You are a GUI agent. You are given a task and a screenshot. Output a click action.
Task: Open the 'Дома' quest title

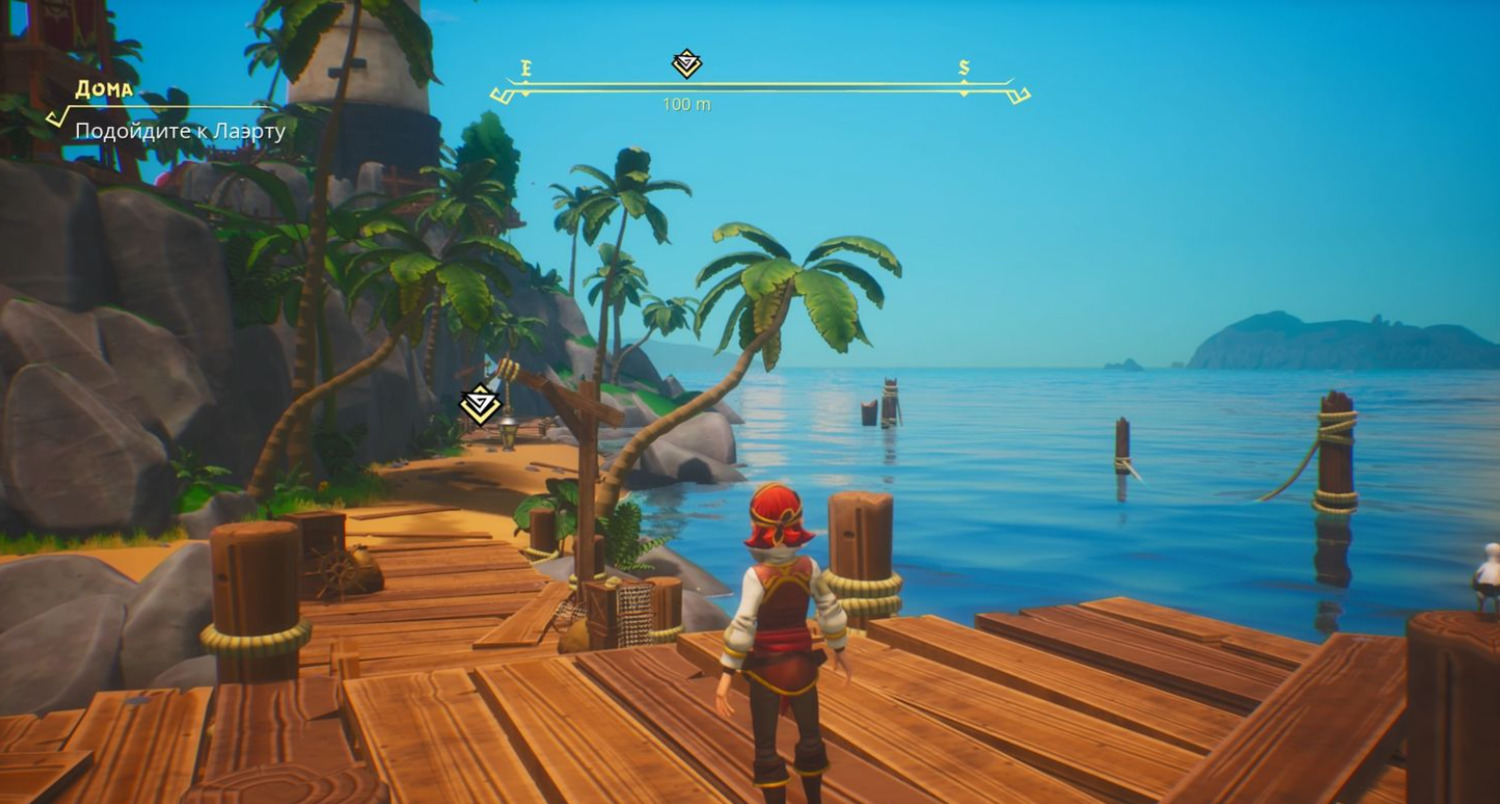tap(104, 89)
